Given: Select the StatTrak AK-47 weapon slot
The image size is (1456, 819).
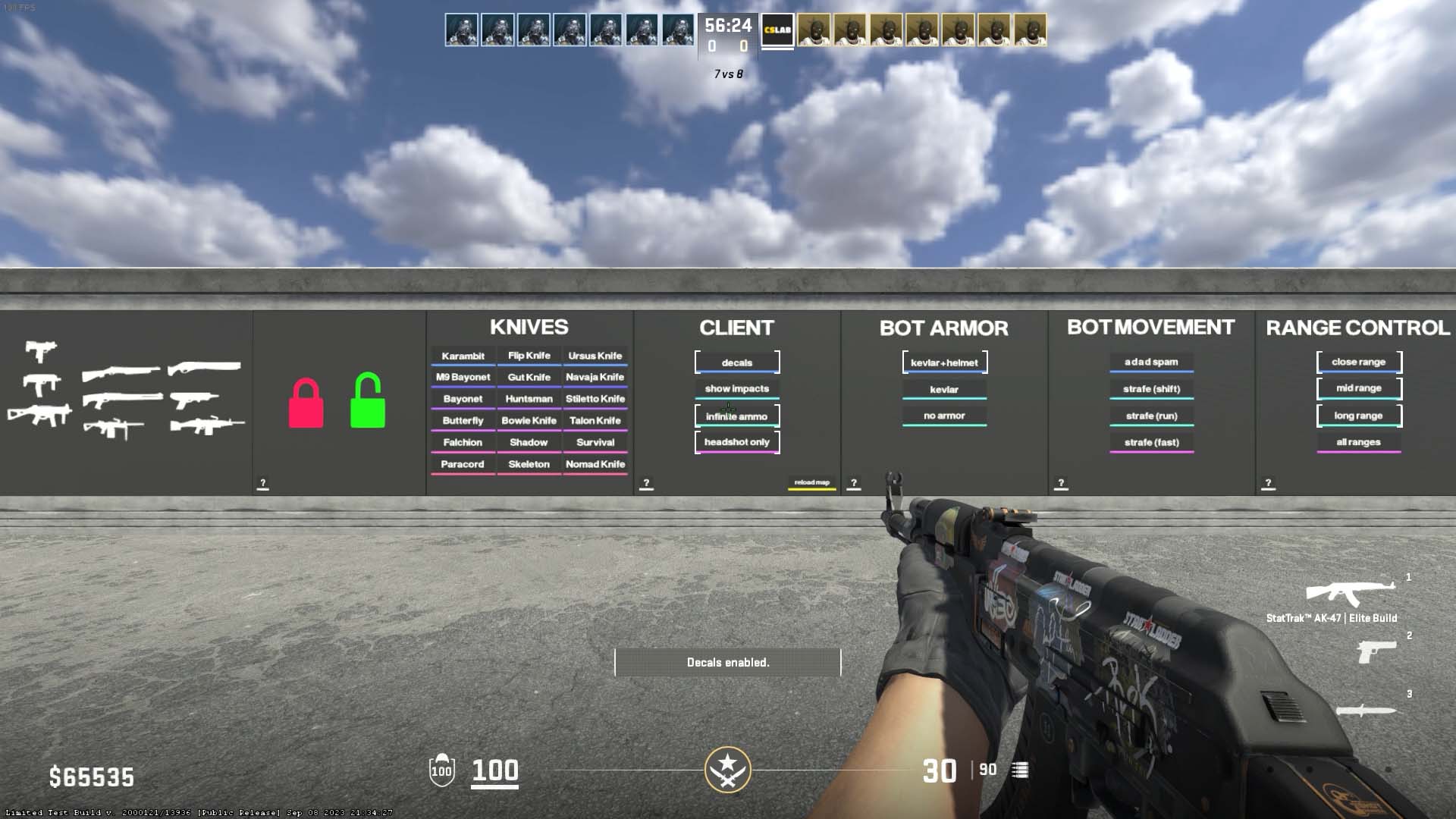Looking at the screenshot, I should [x=1350, y=595].
